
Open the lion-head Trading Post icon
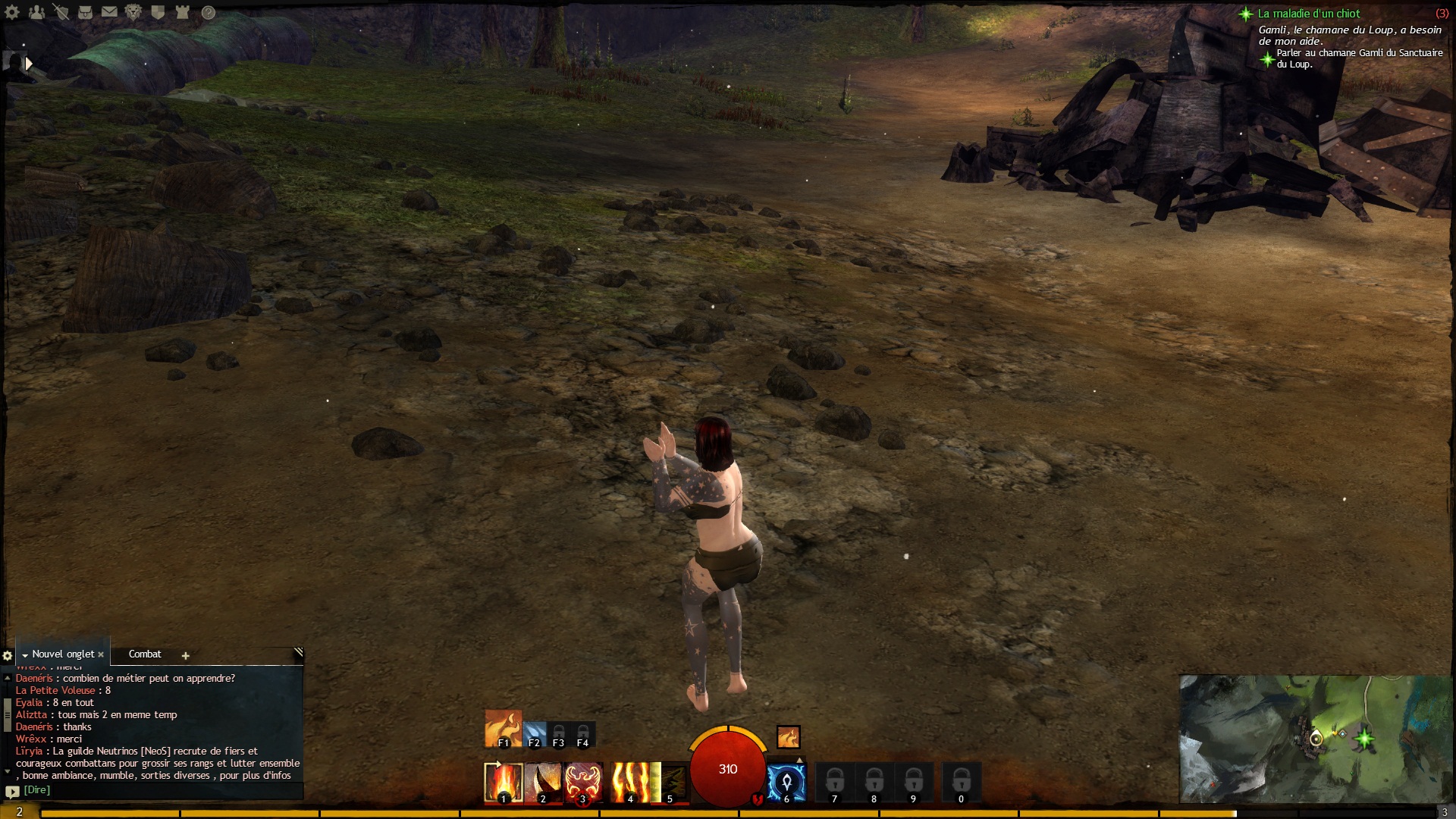(x=133, y=12)
